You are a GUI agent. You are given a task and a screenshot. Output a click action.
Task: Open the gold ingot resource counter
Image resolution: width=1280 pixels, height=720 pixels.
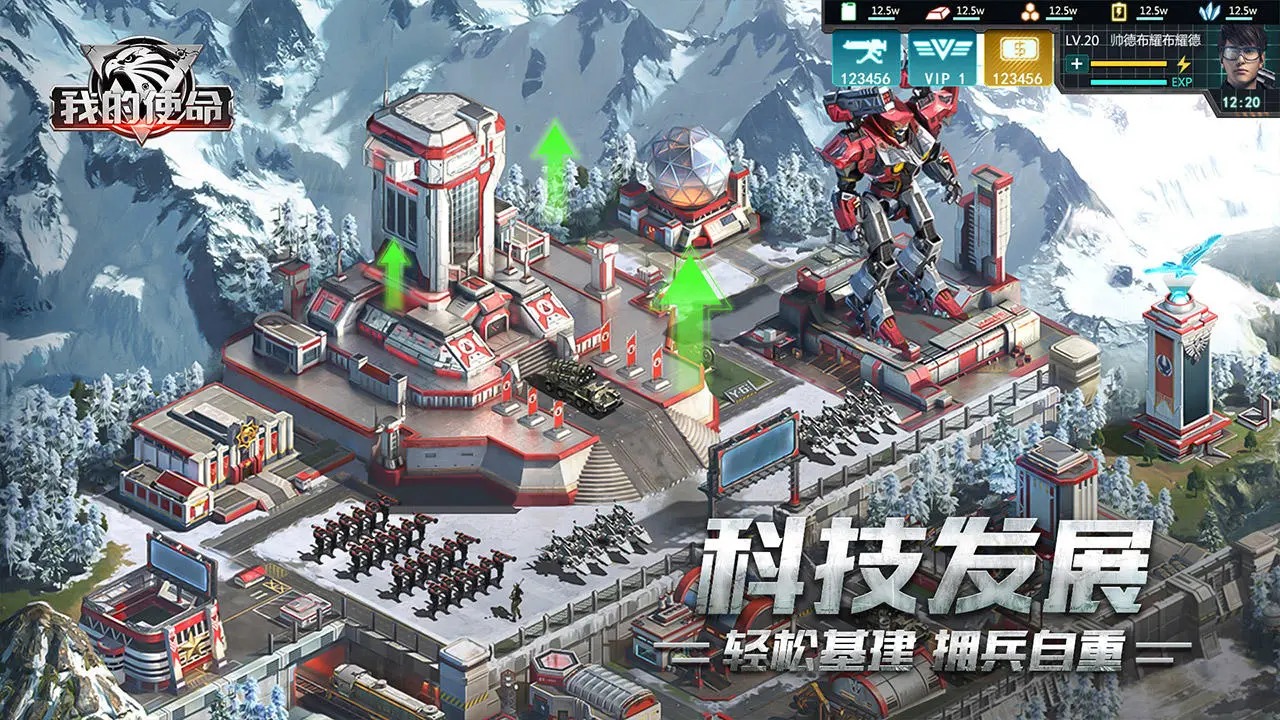click(939, 11)
